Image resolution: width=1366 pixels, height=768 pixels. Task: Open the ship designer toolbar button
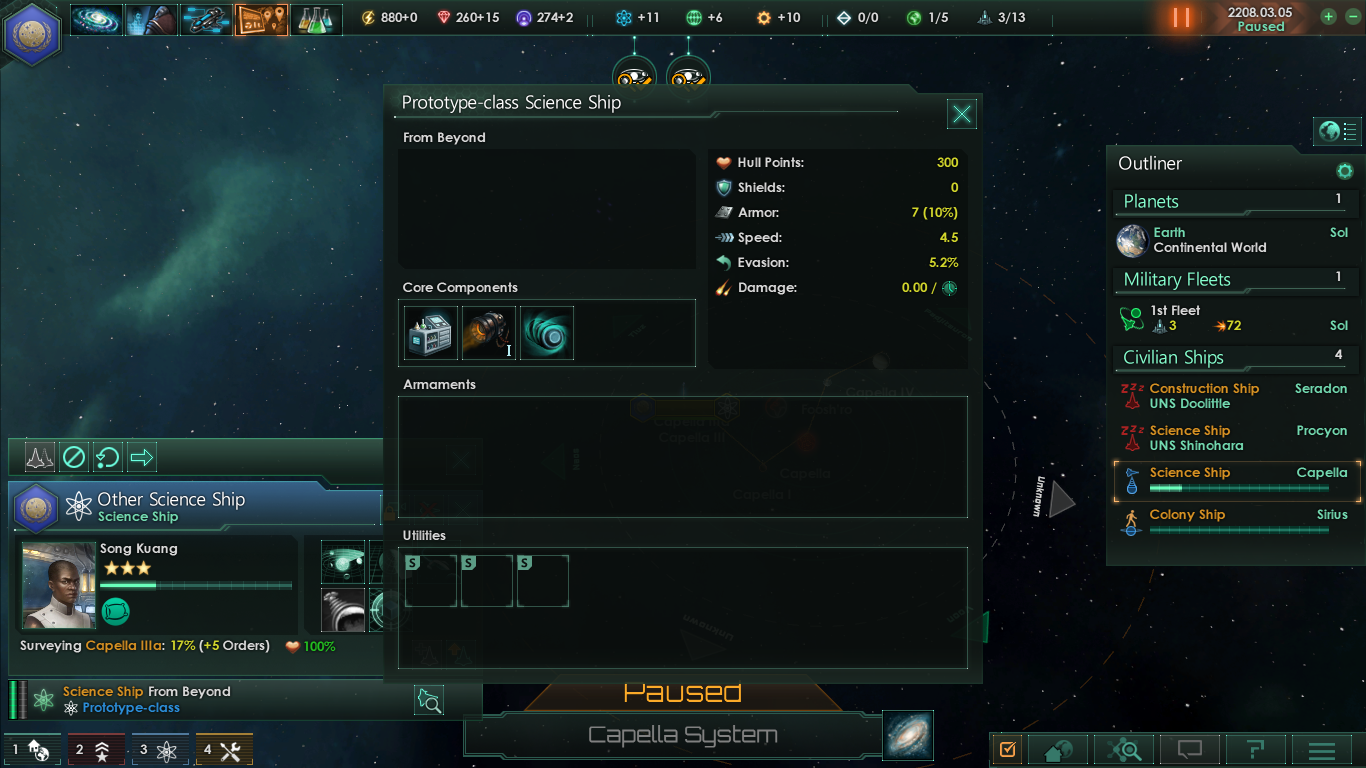(206, 19)
